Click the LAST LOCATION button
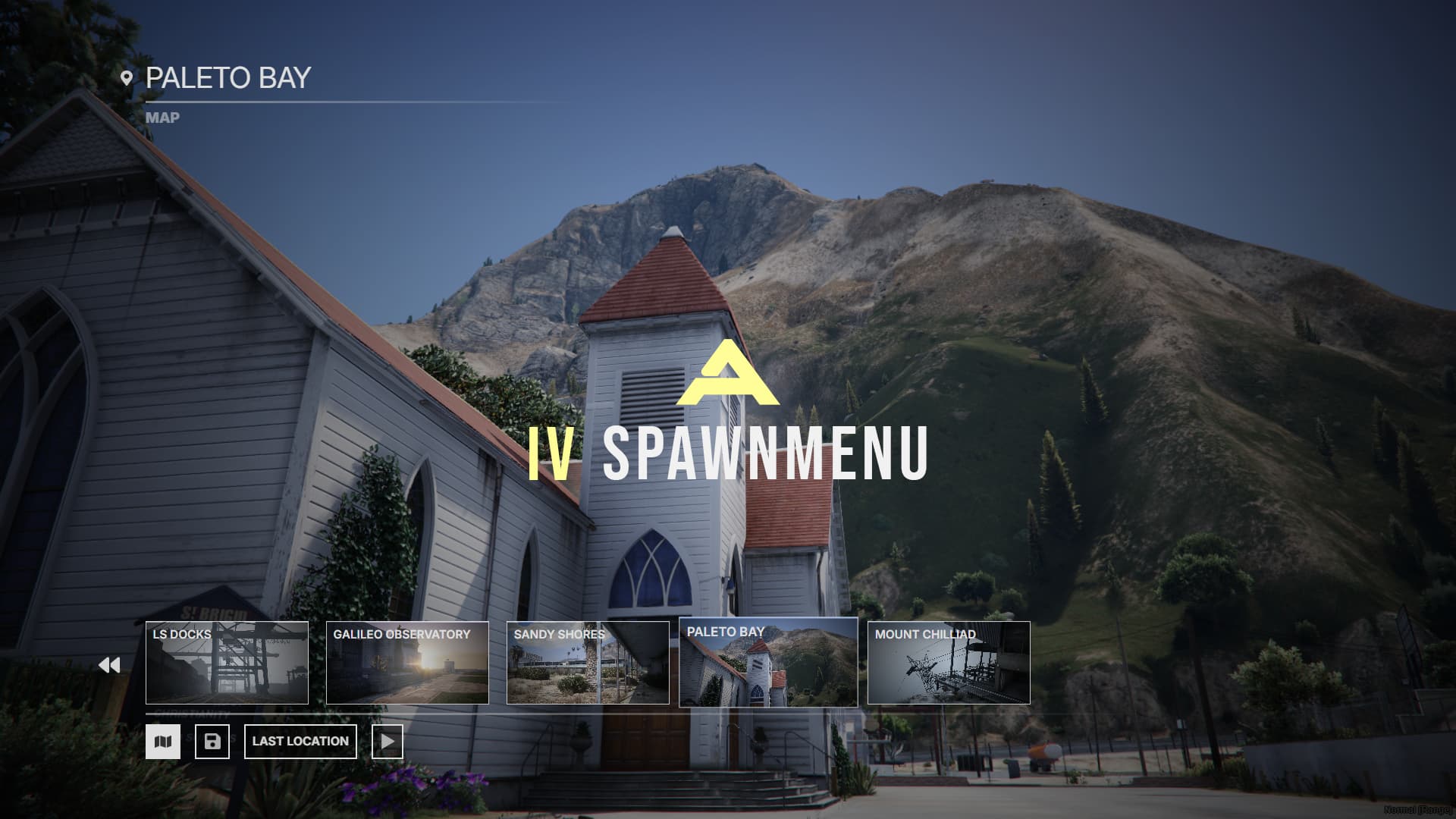Viewport: 1456px width, 819px height. [x=300, y=741]
